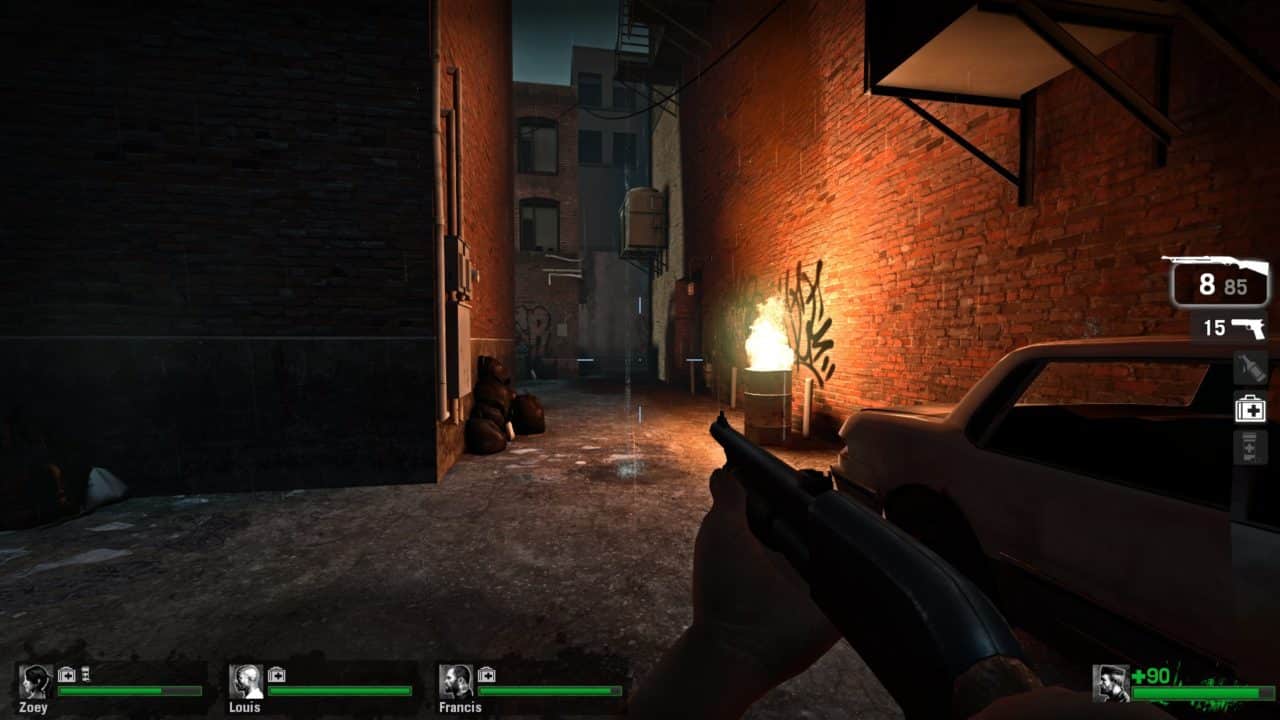Click the crosshair at screen center

point(640,360)
